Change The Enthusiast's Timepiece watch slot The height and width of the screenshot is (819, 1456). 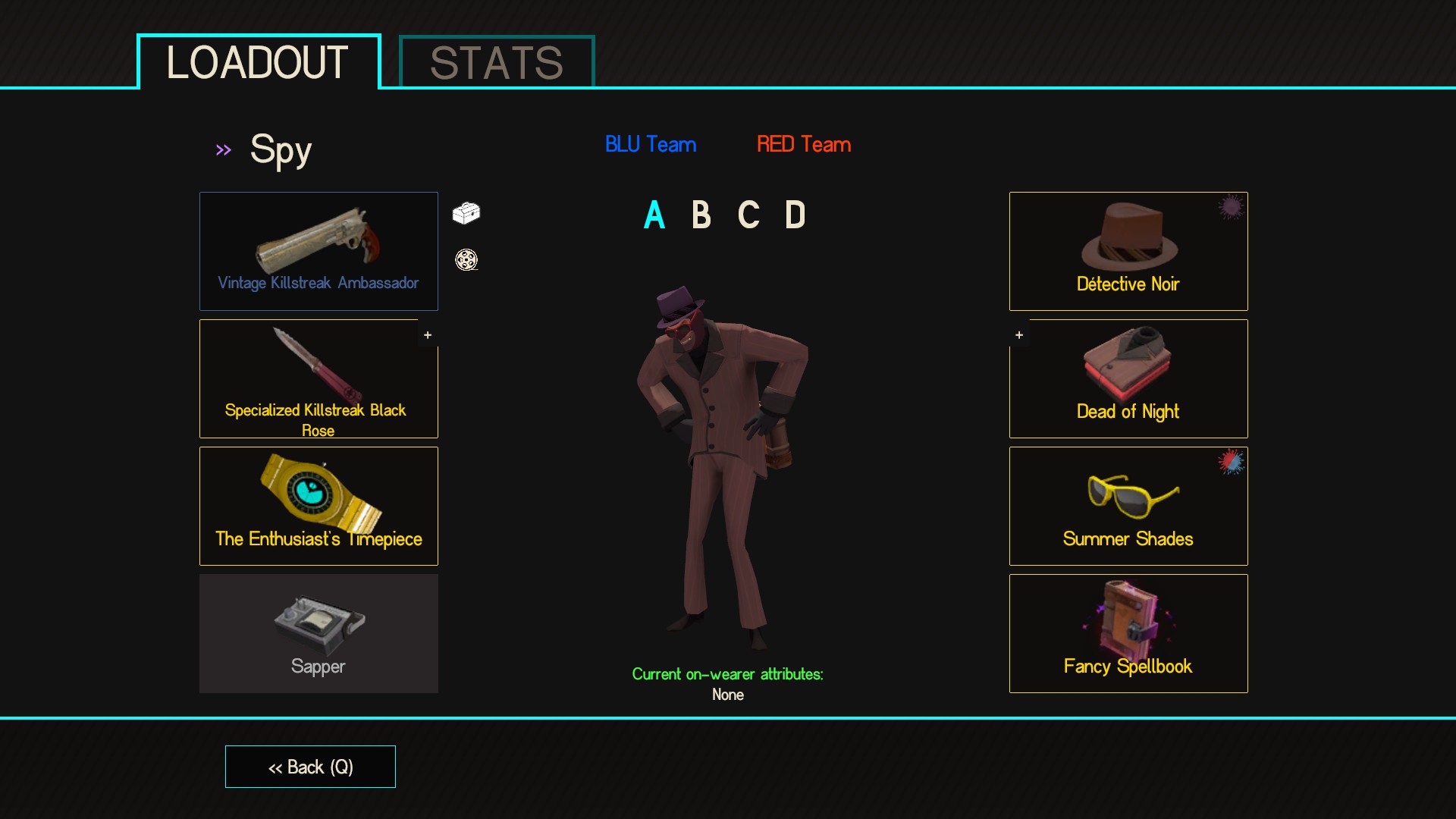(x=318, y=506)
